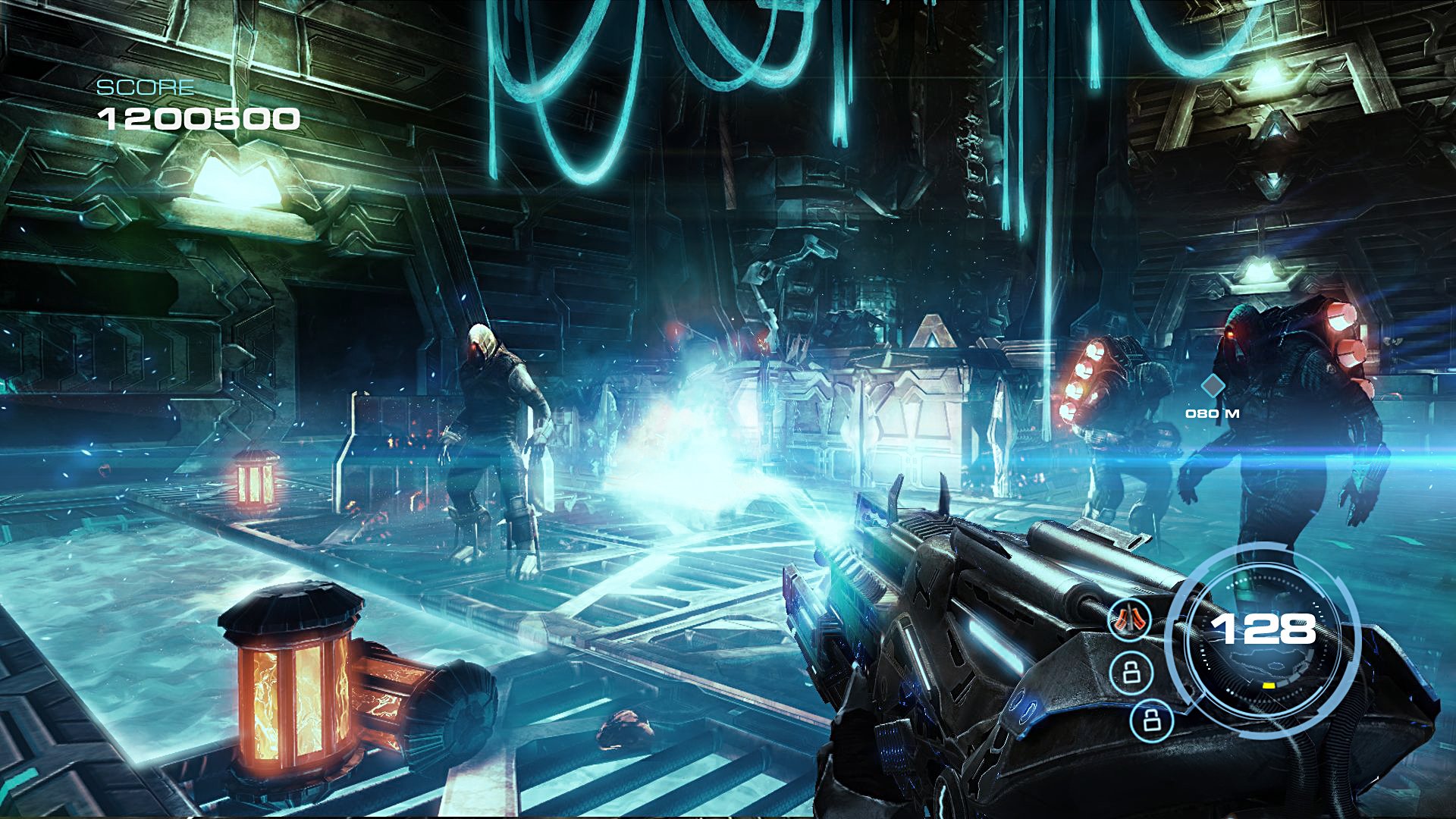This screenshot has height=819, width=1456.
Task: Toggle the upper padlock unlock indicator
Action: (x=1132, y=671)
